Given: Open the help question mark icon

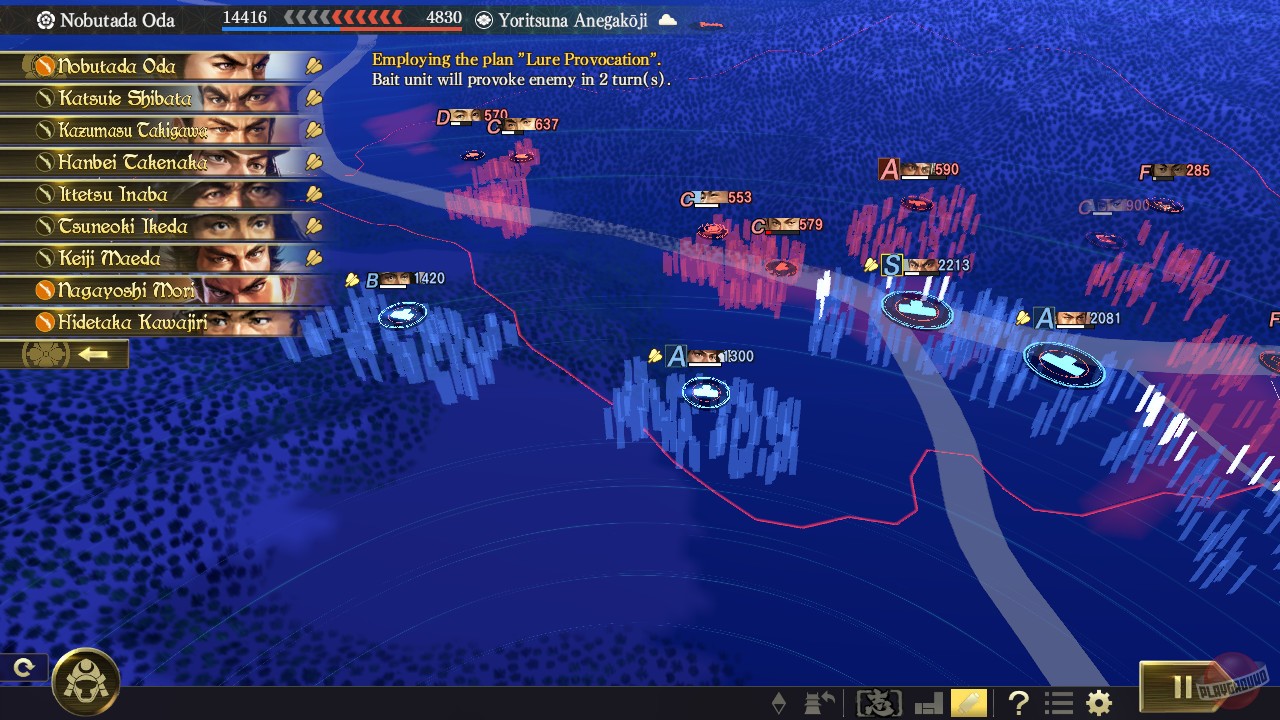Looking at the screenshot, I should click(1017, 703).
